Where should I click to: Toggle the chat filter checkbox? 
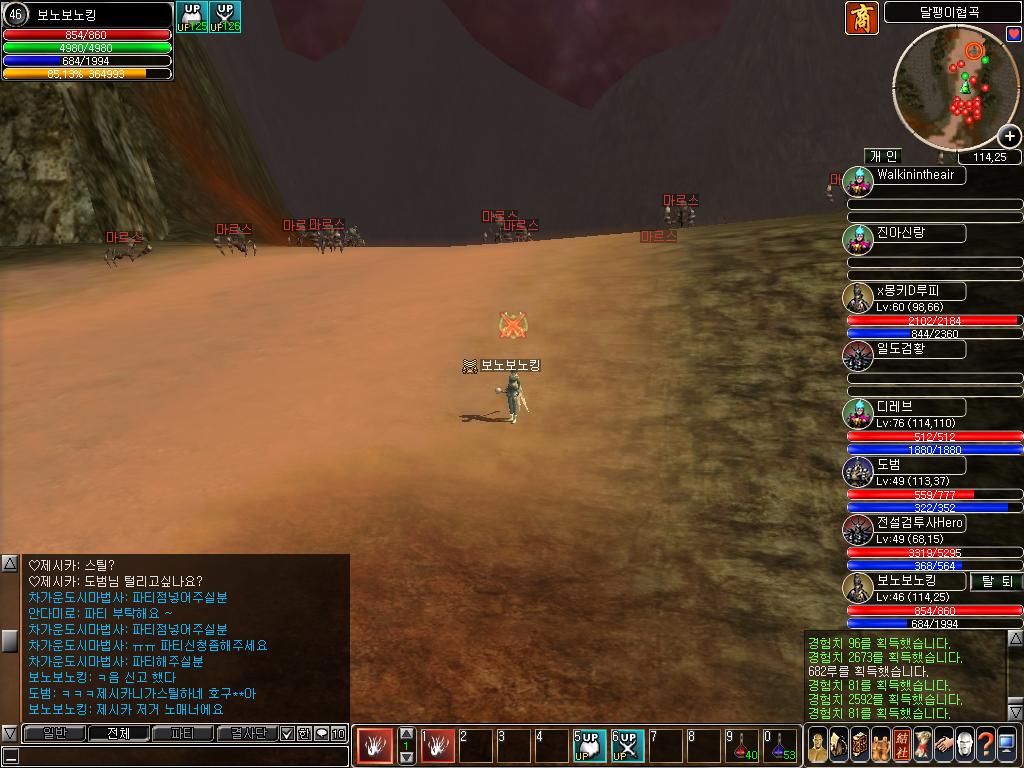(287, 733)
